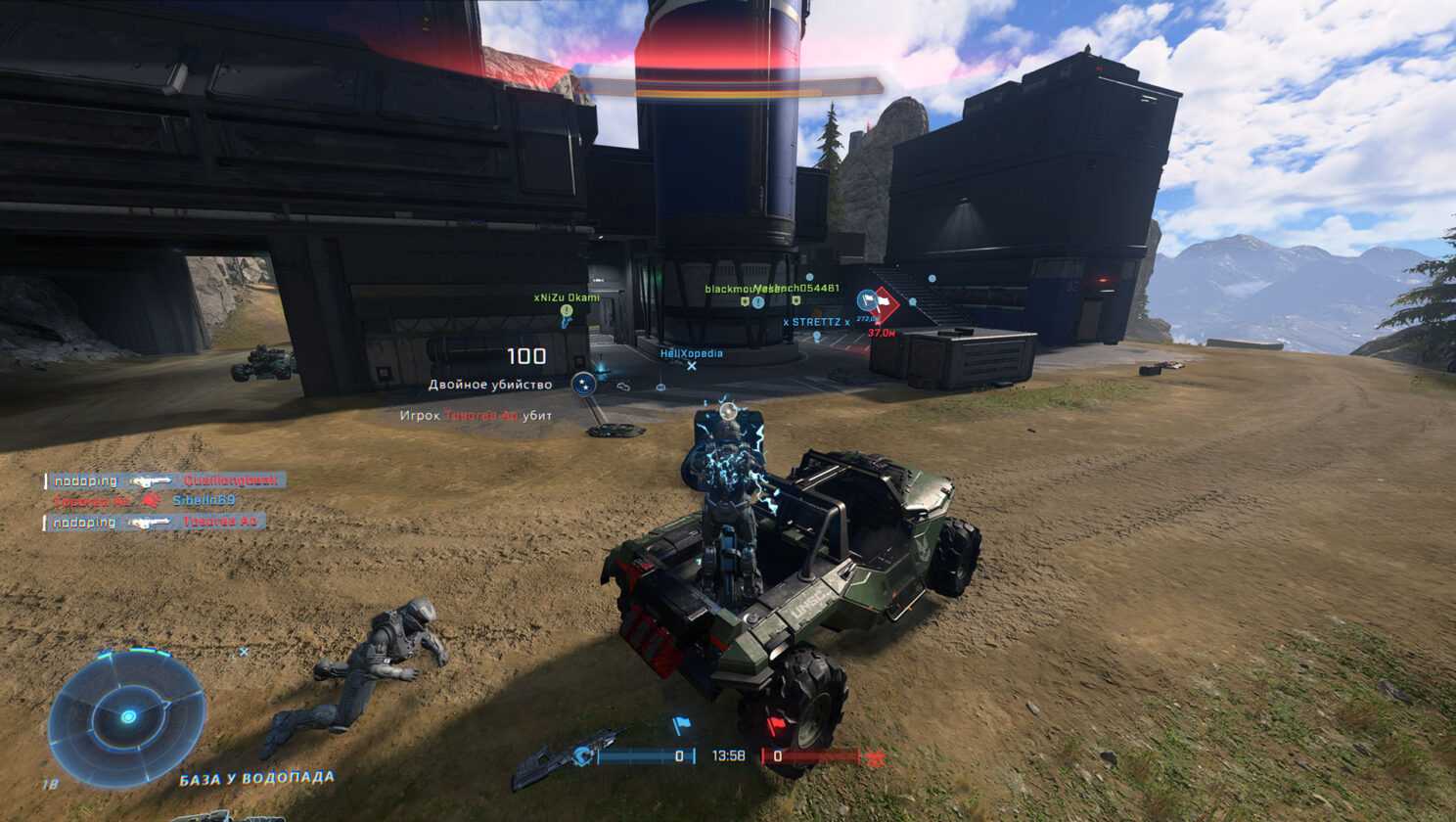Select the red team flag icon
The width and height of the screenshot is (1456, 822).
pos(776,725)
